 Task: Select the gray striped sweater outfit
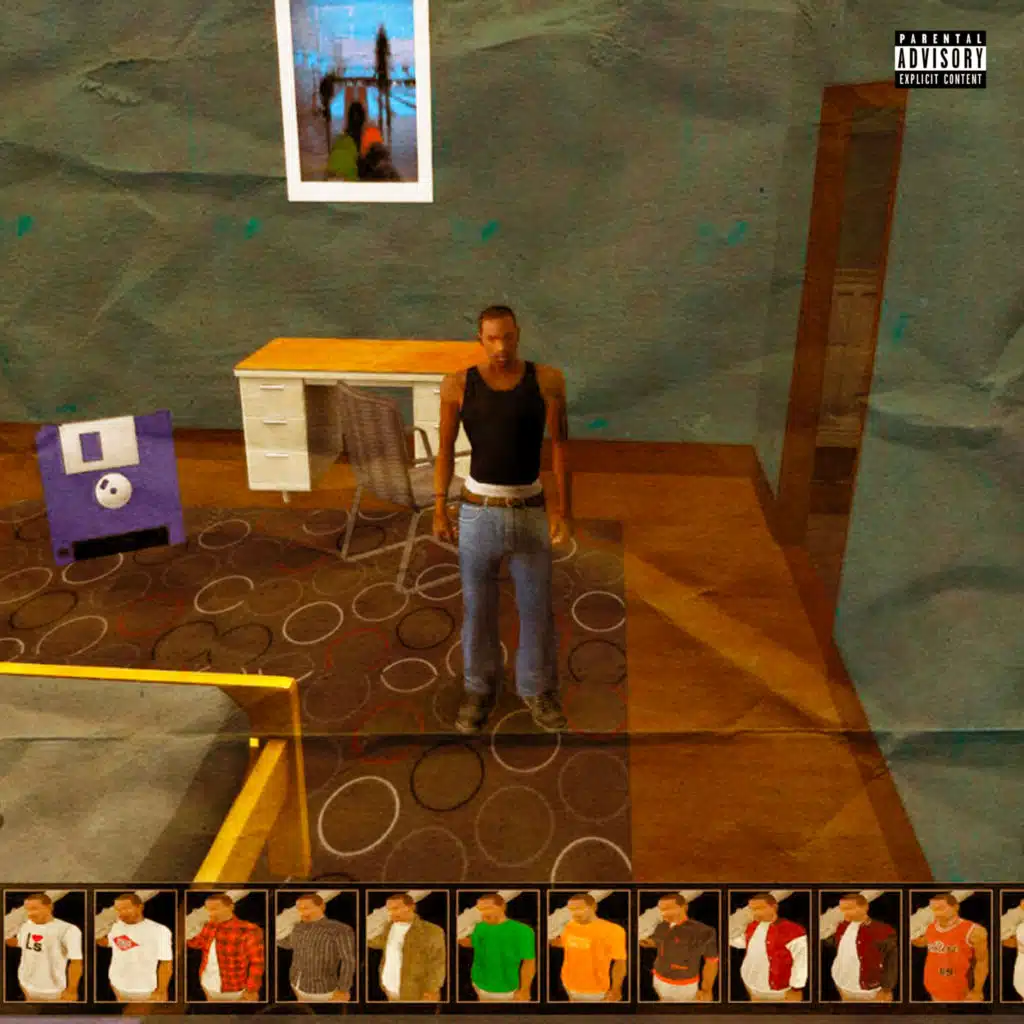316,945
